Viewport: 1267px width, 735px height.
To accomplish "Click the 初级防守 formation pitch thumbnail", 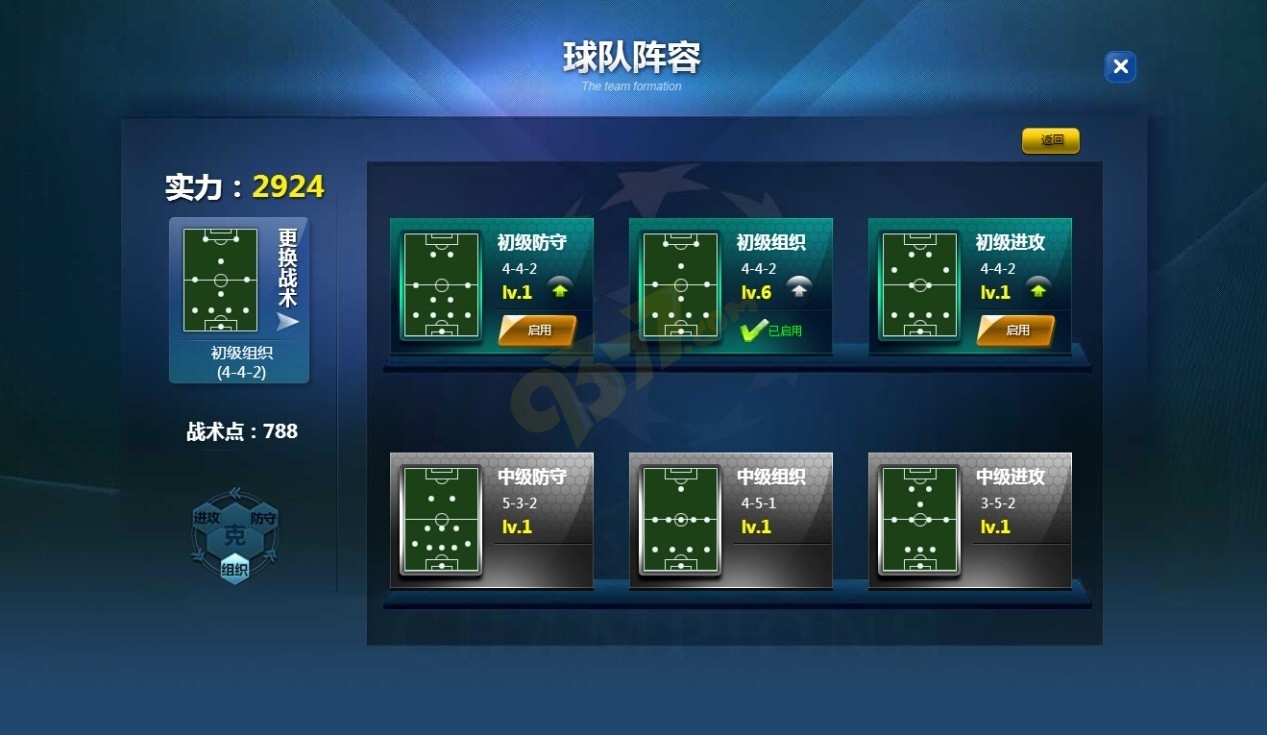I will click(441, 286).
